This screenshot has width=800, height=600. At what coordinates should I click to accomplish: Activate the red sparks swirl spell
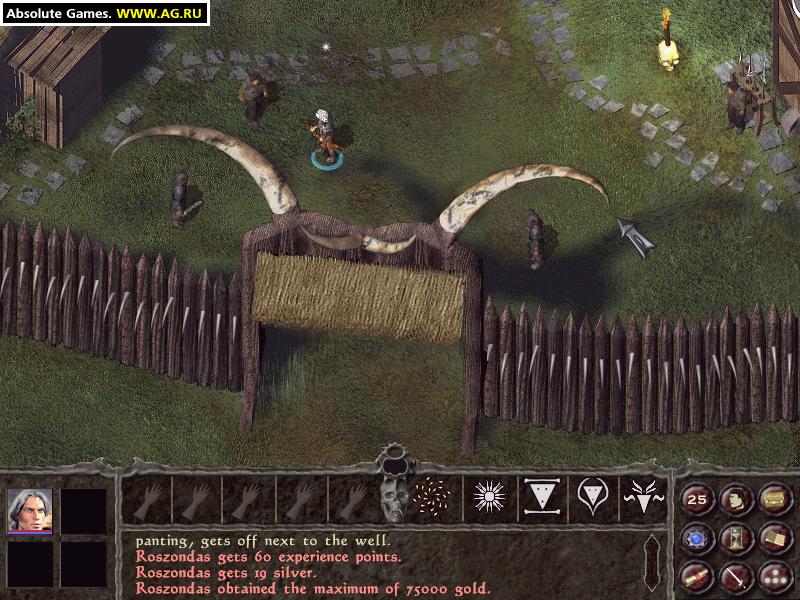[x=434, y=497]
